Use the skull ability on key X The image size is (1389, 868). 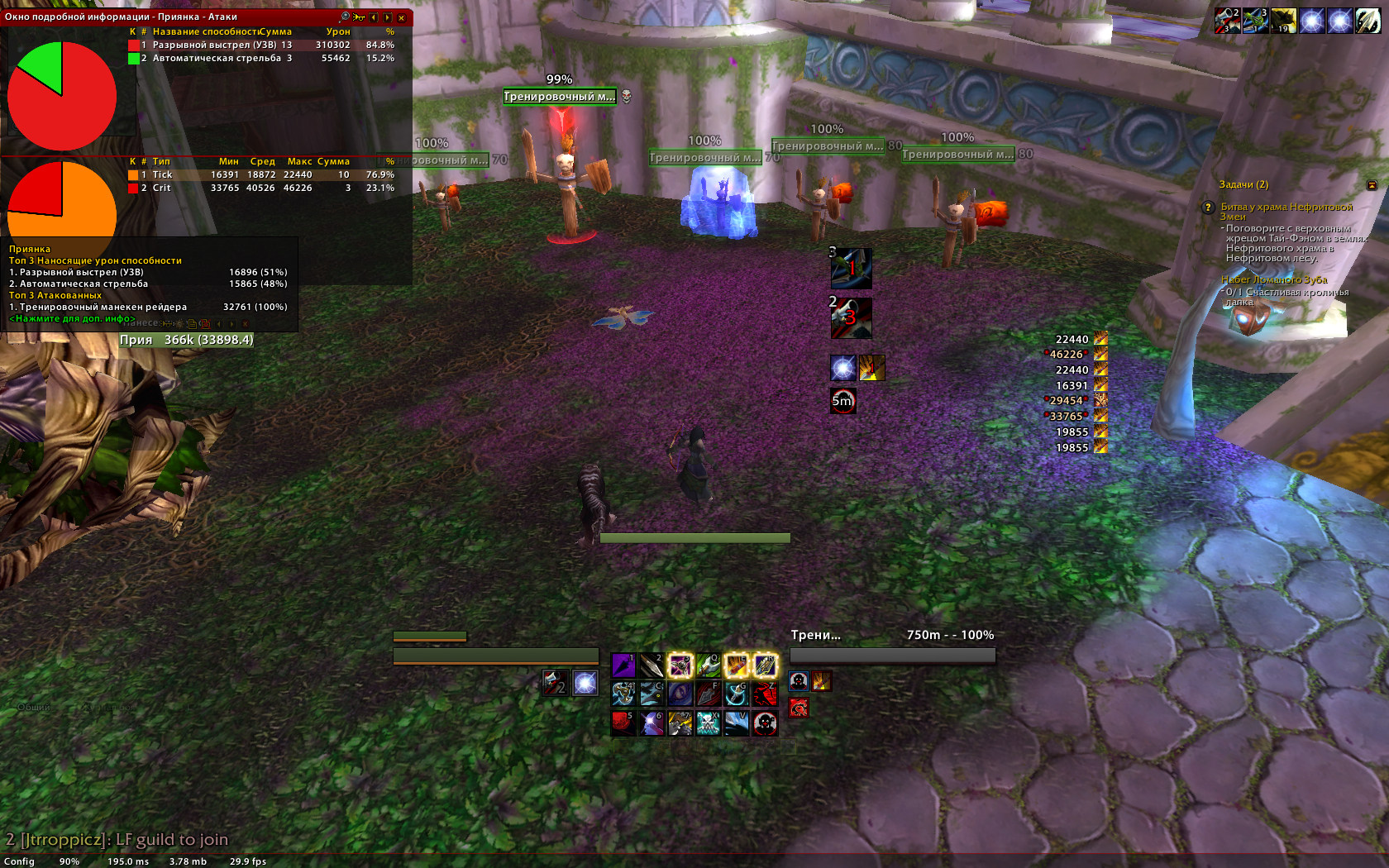[708, 723]
